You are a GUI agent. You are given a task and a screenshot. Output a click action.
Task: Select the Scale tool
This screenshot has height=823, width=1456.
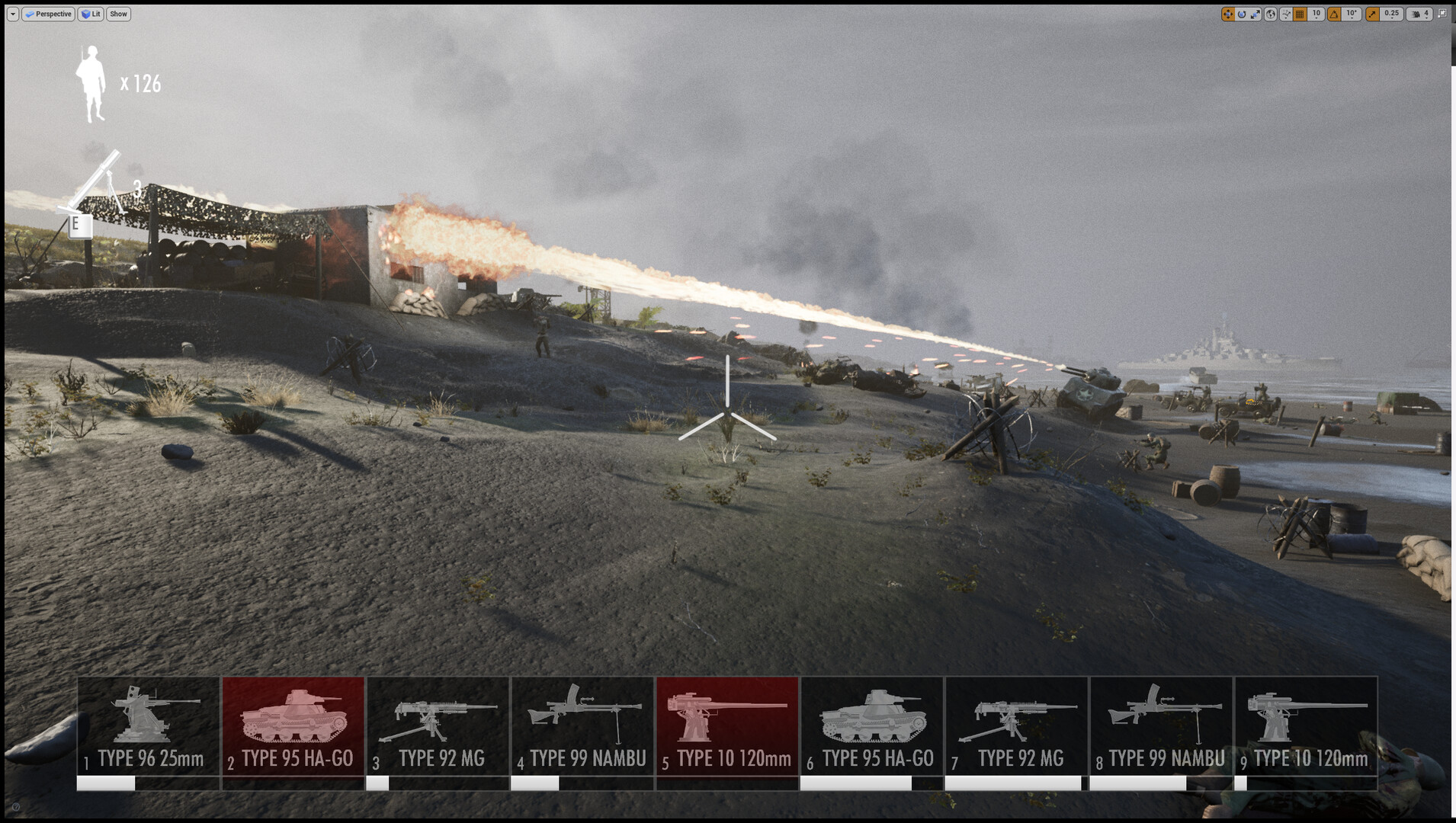1256,14
